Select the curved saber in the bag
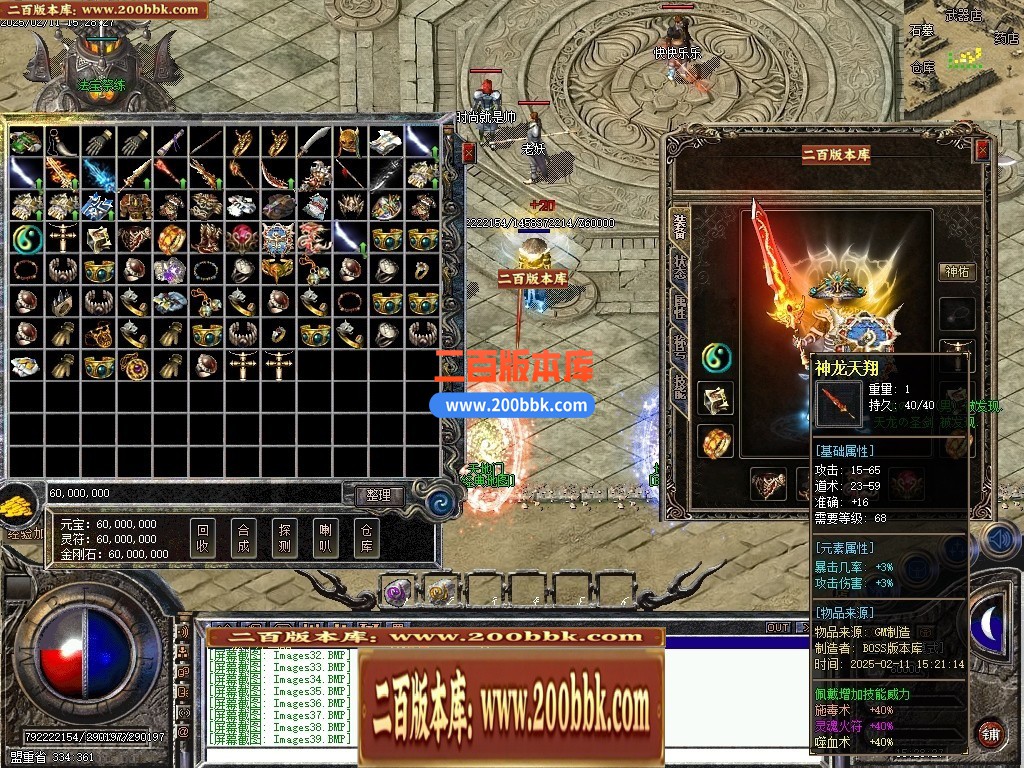Screen dimensions: 1024x768 point(314,142)
